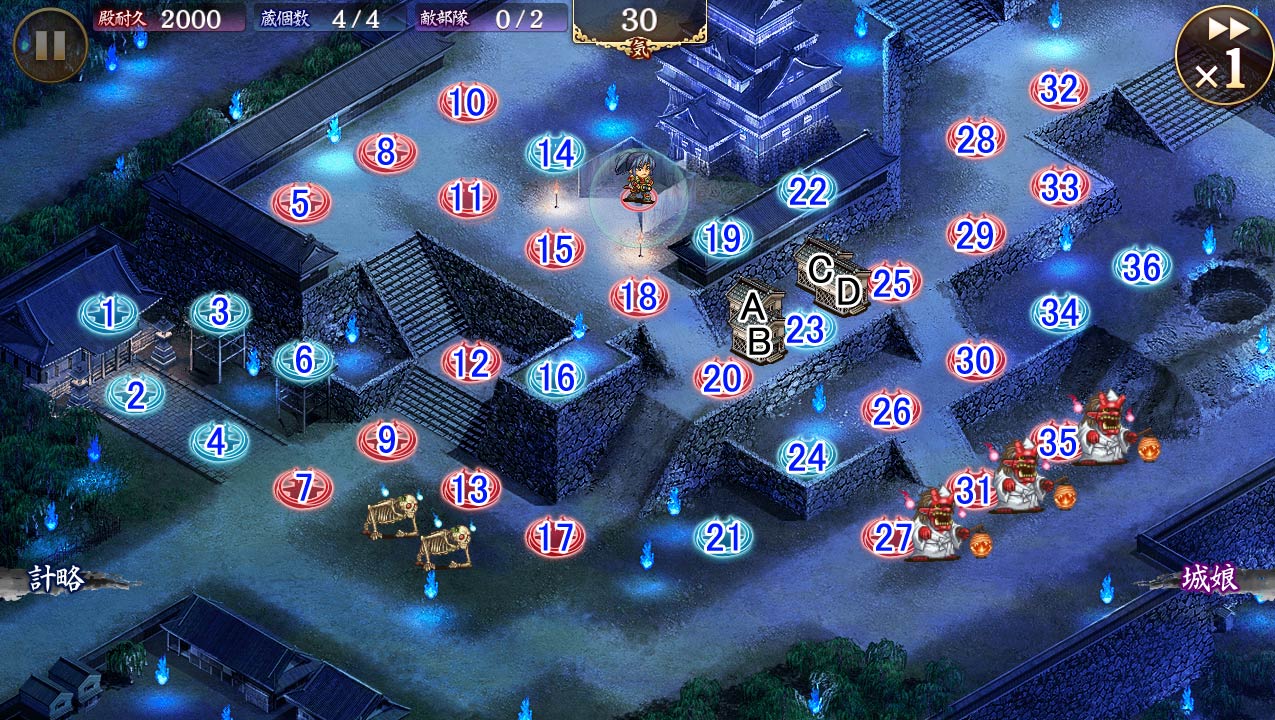Pause the battle with the pause button
This screenshot has width=1275, height=720.
pos(50,45)
